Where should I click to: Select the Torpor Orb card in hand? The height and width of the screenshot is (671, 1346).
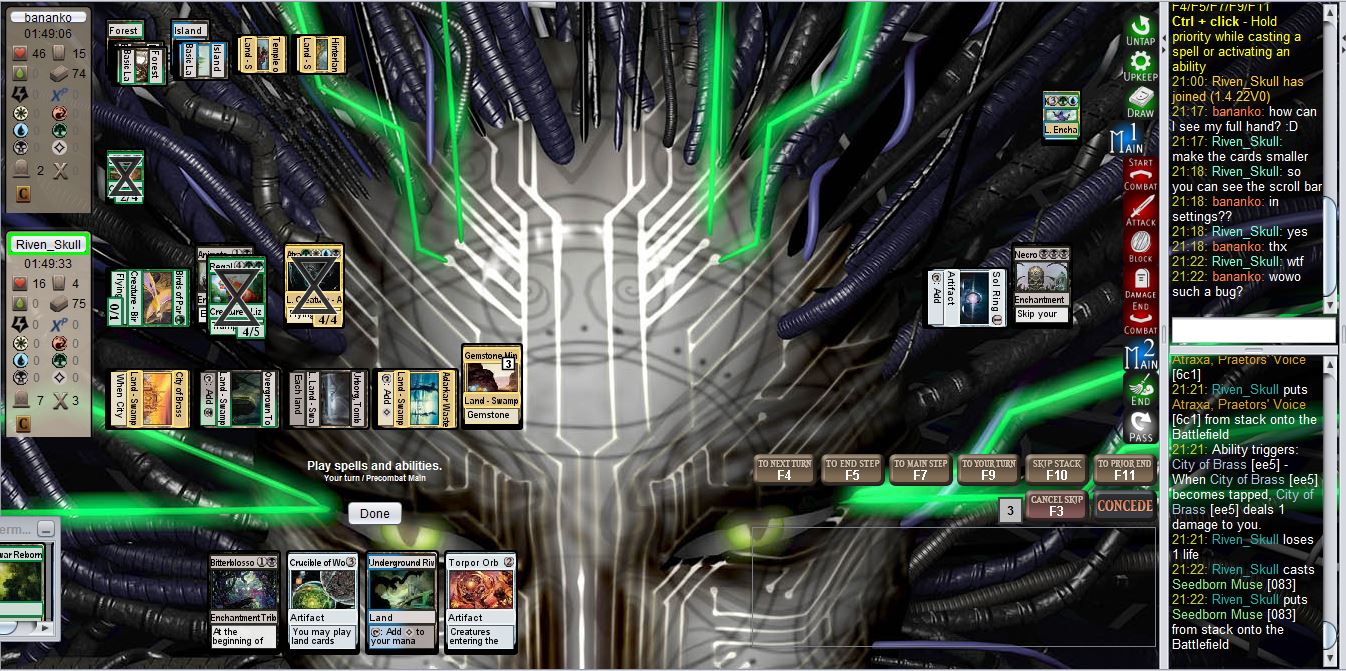click(480, 601)
